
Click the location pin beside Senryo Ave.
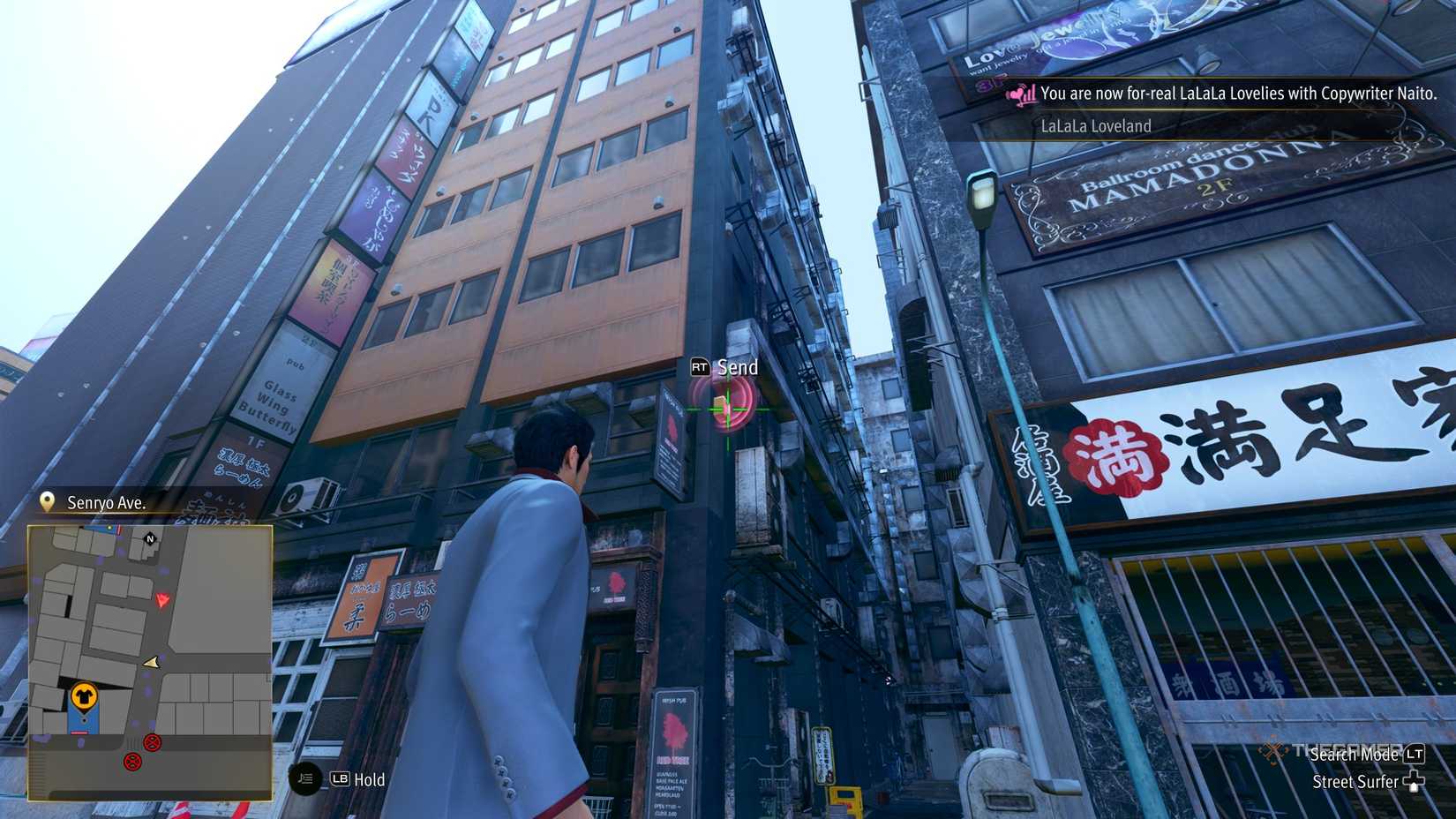point(47,502)
